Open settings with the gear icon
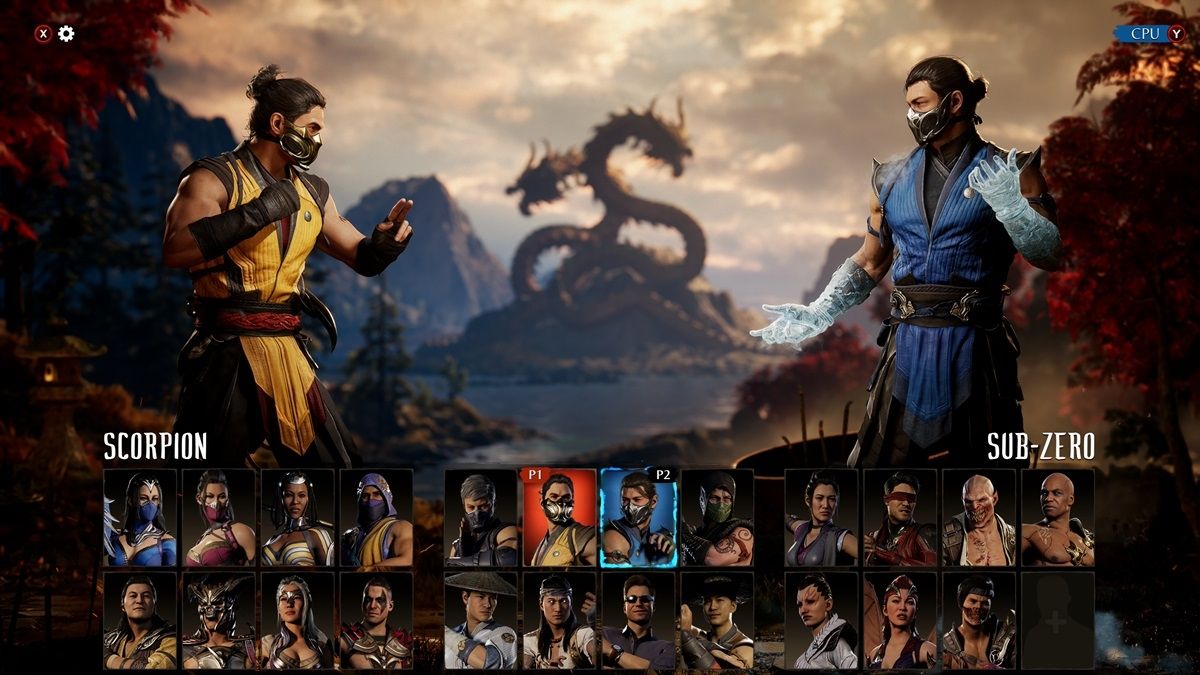The width and height of the screenshot is (1200, 675). tap(66, 34)
